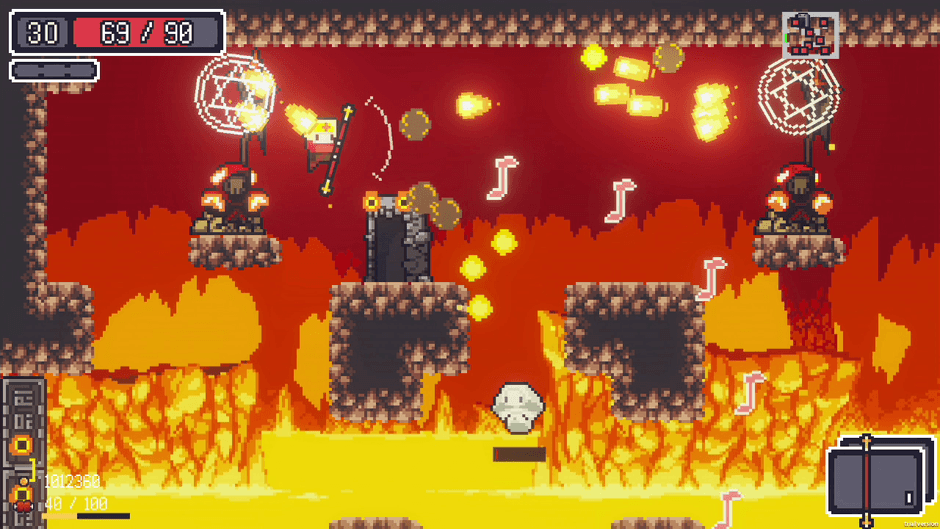Image resolution: width=940 pixels, height=529 pixels.
Task: Open the room minimap
Action: click(x=810, y=35)
